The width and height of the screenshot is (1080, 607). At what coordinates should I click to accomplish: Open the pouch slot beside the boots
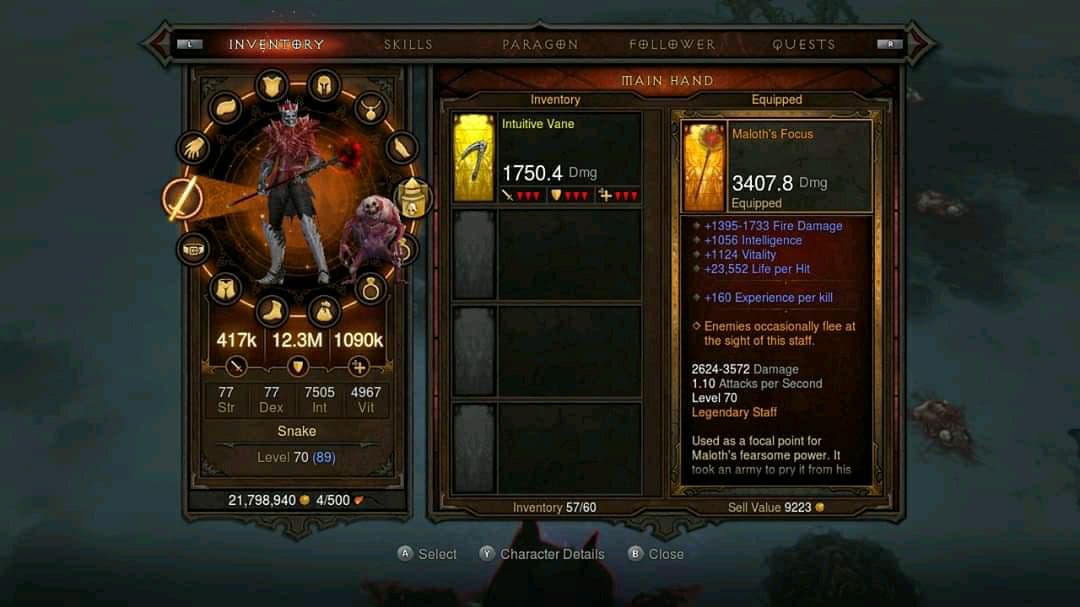[x=323, y=311]
